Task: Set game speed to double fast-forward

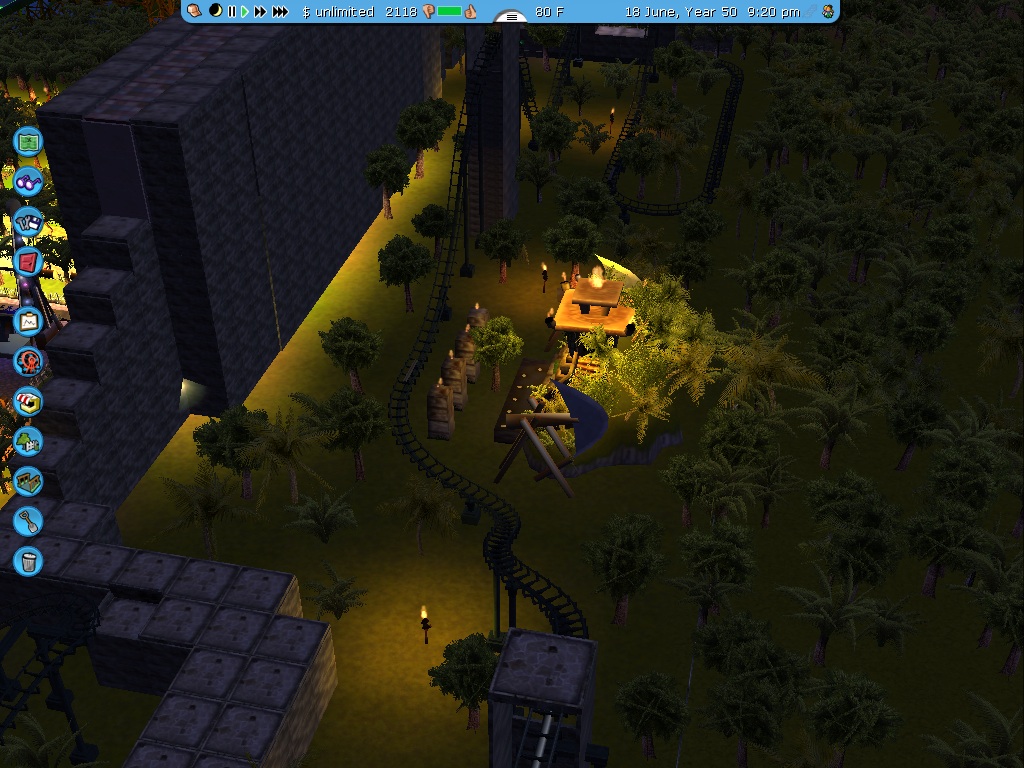Action: pos(260,12)
